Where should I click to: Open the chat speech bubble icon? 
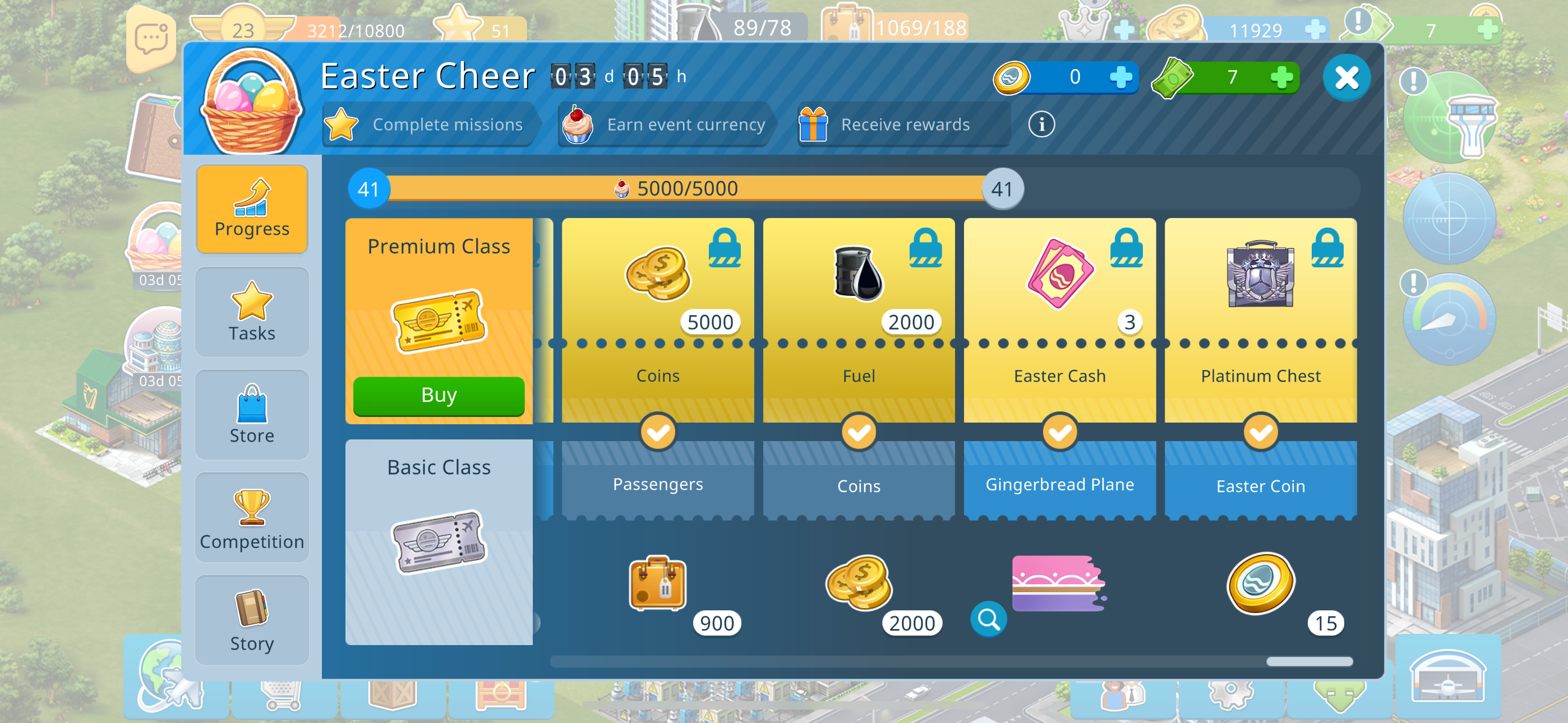pos(151,39)
